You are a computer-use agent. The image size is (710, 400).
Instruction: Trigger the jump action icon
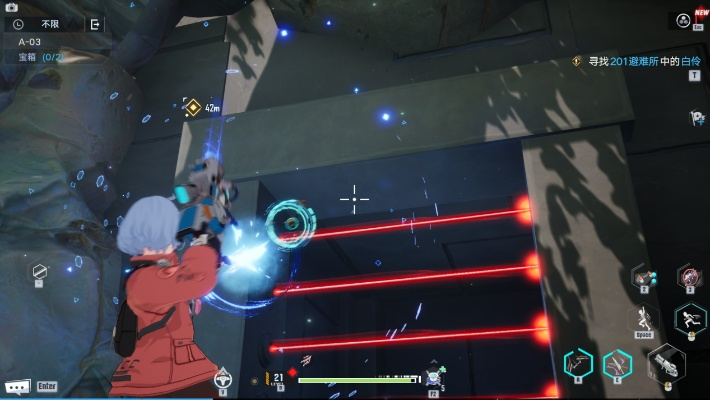(x=645, y=319)
